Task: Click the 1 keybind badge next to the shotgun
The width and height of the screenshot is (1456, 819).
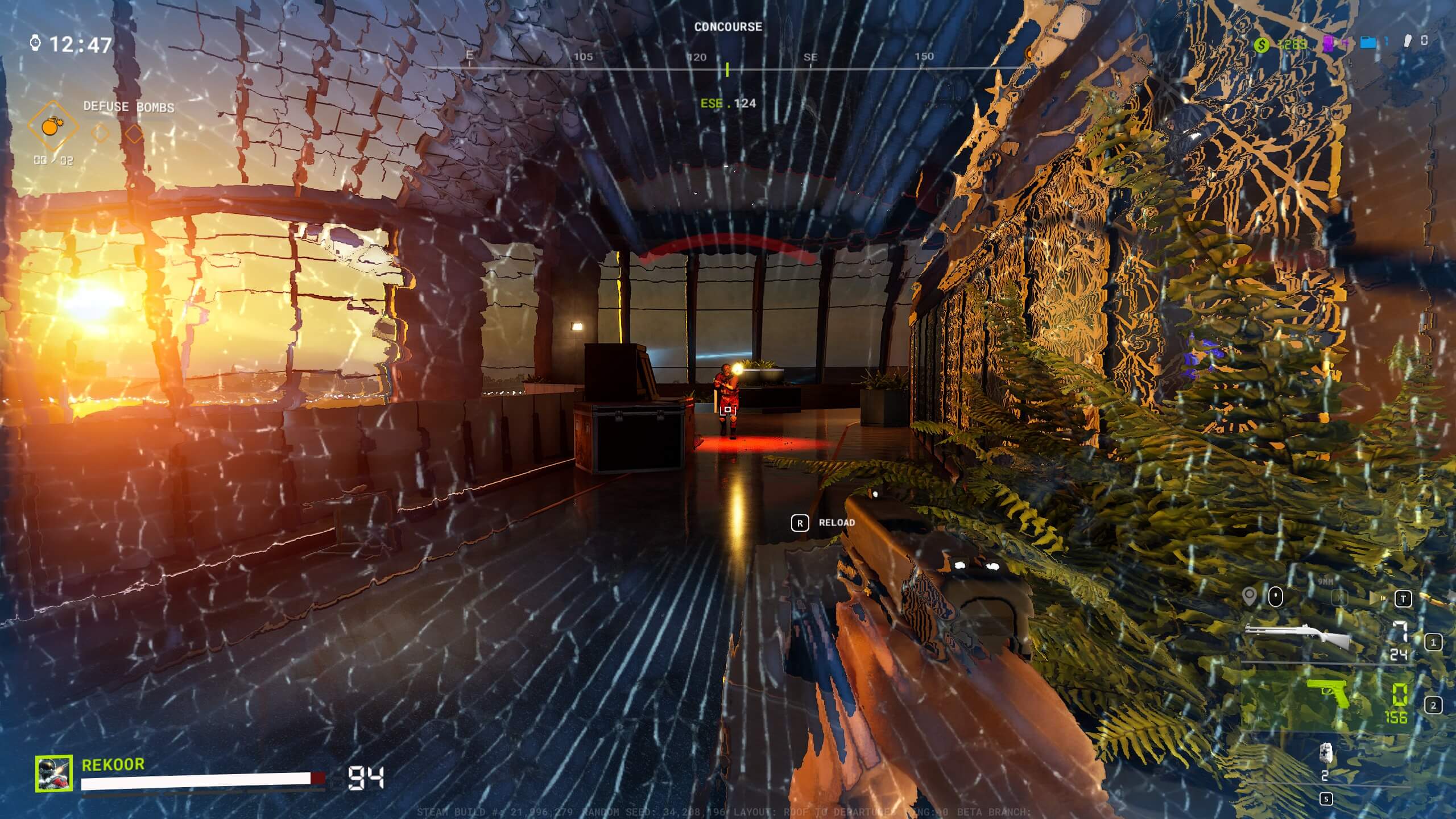Action: tap(1434, 643)
